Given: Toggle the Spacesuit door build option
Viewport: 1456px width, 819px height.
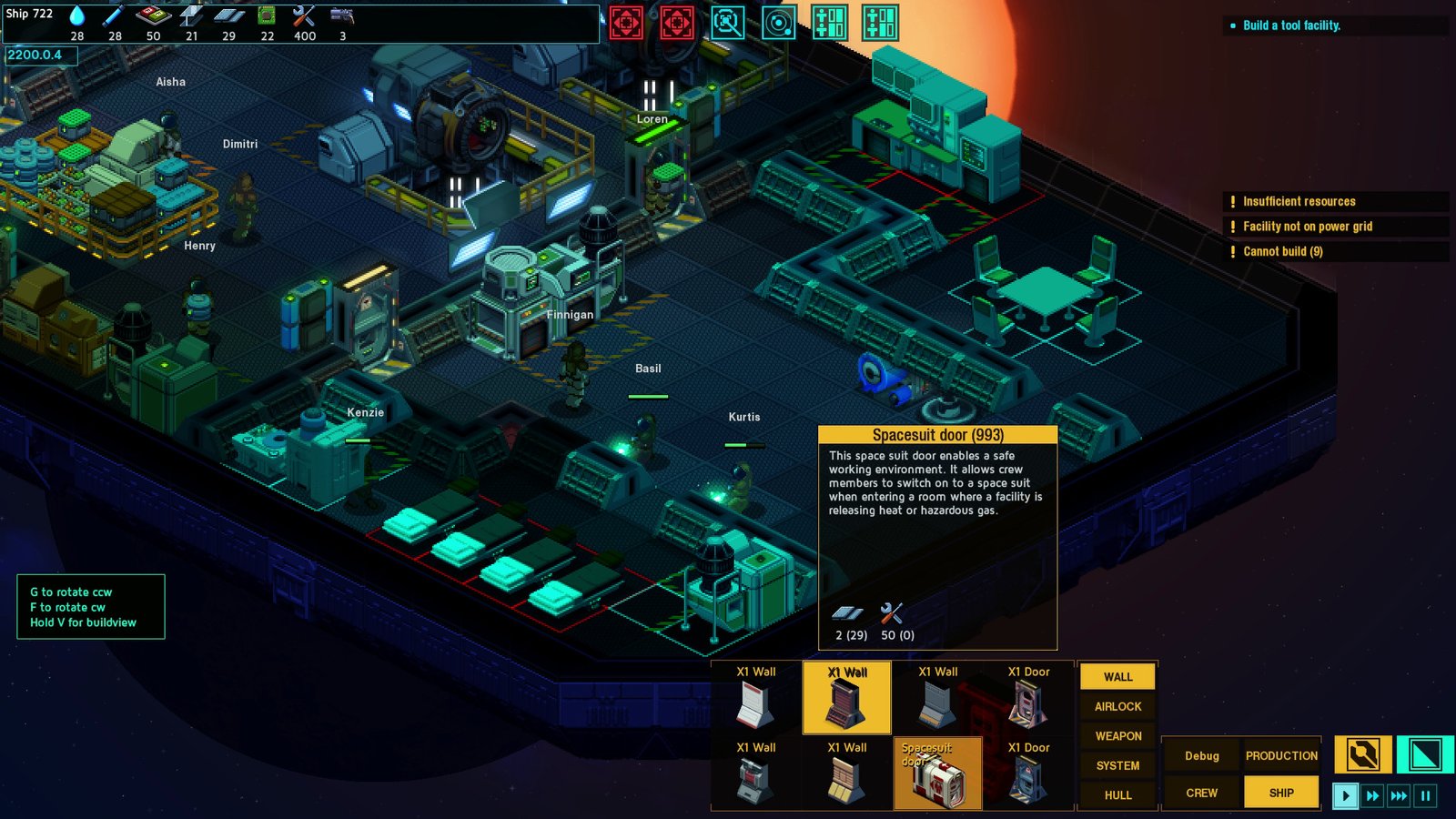Looking at the screenshot, I should point(937,773).
